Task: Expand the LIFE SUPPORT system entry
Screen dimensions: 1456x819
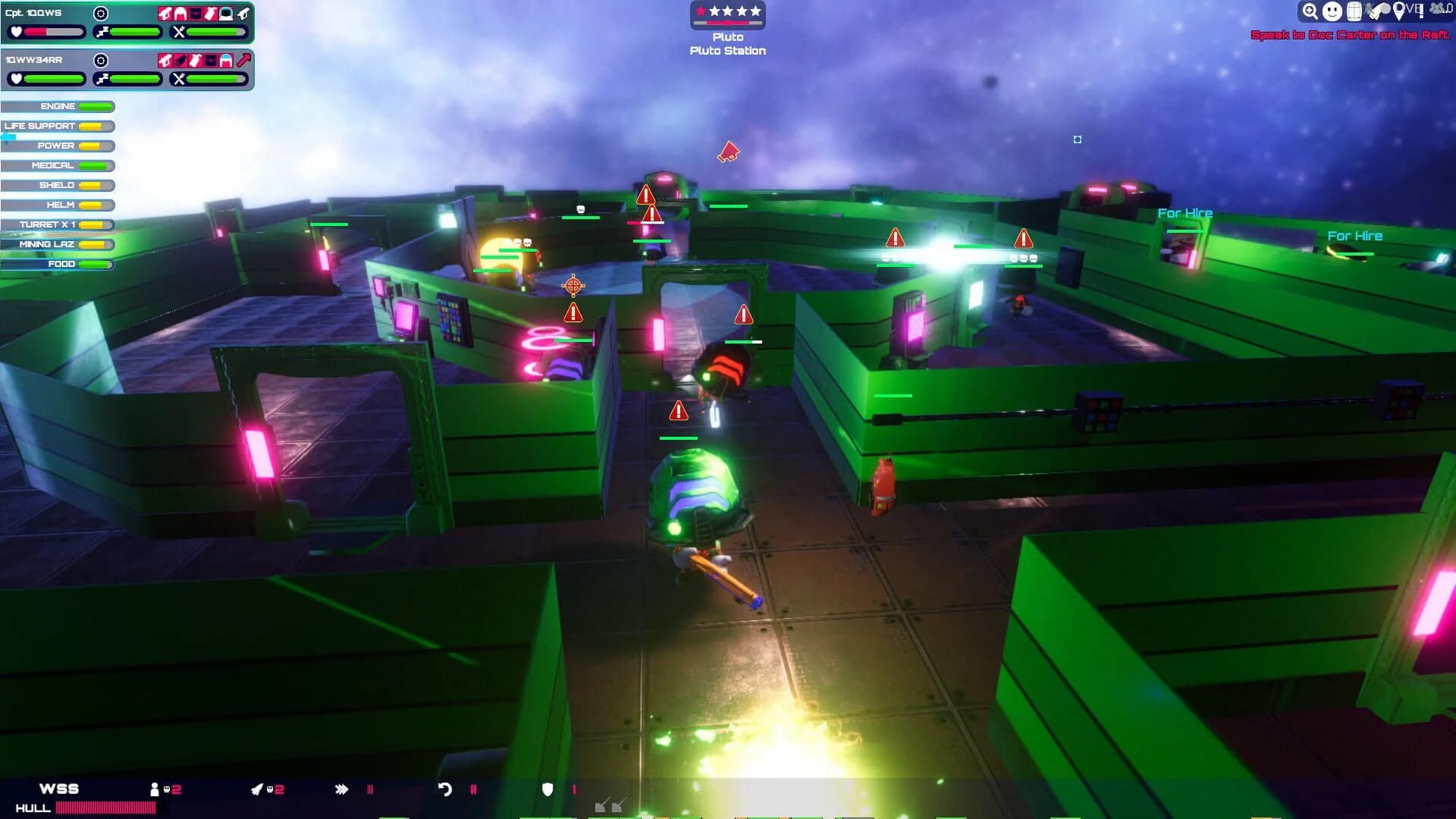Action: click(58, 126)
